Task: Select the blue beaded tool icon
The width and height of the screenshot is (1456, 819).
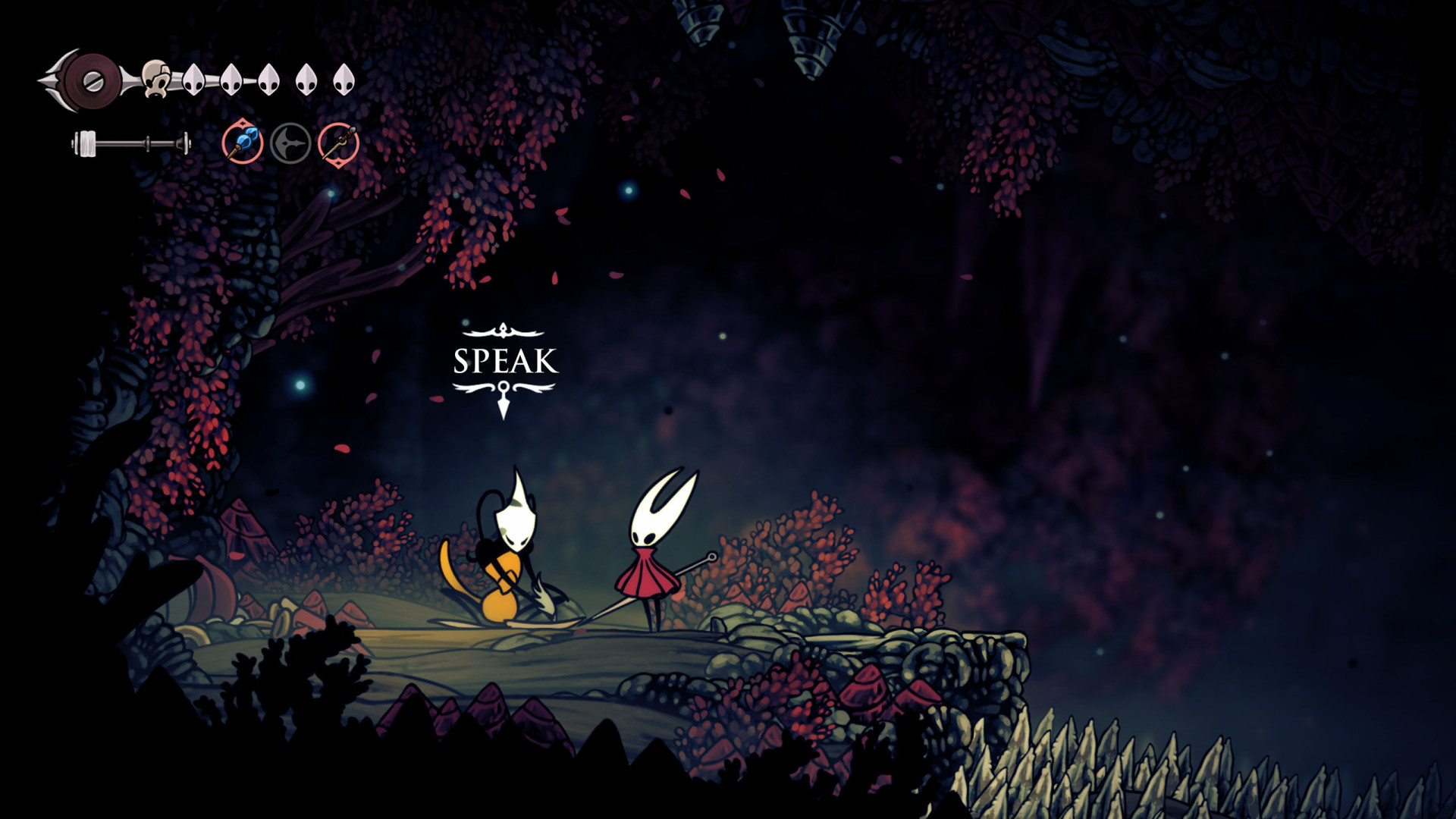Action: coord(243,143)
